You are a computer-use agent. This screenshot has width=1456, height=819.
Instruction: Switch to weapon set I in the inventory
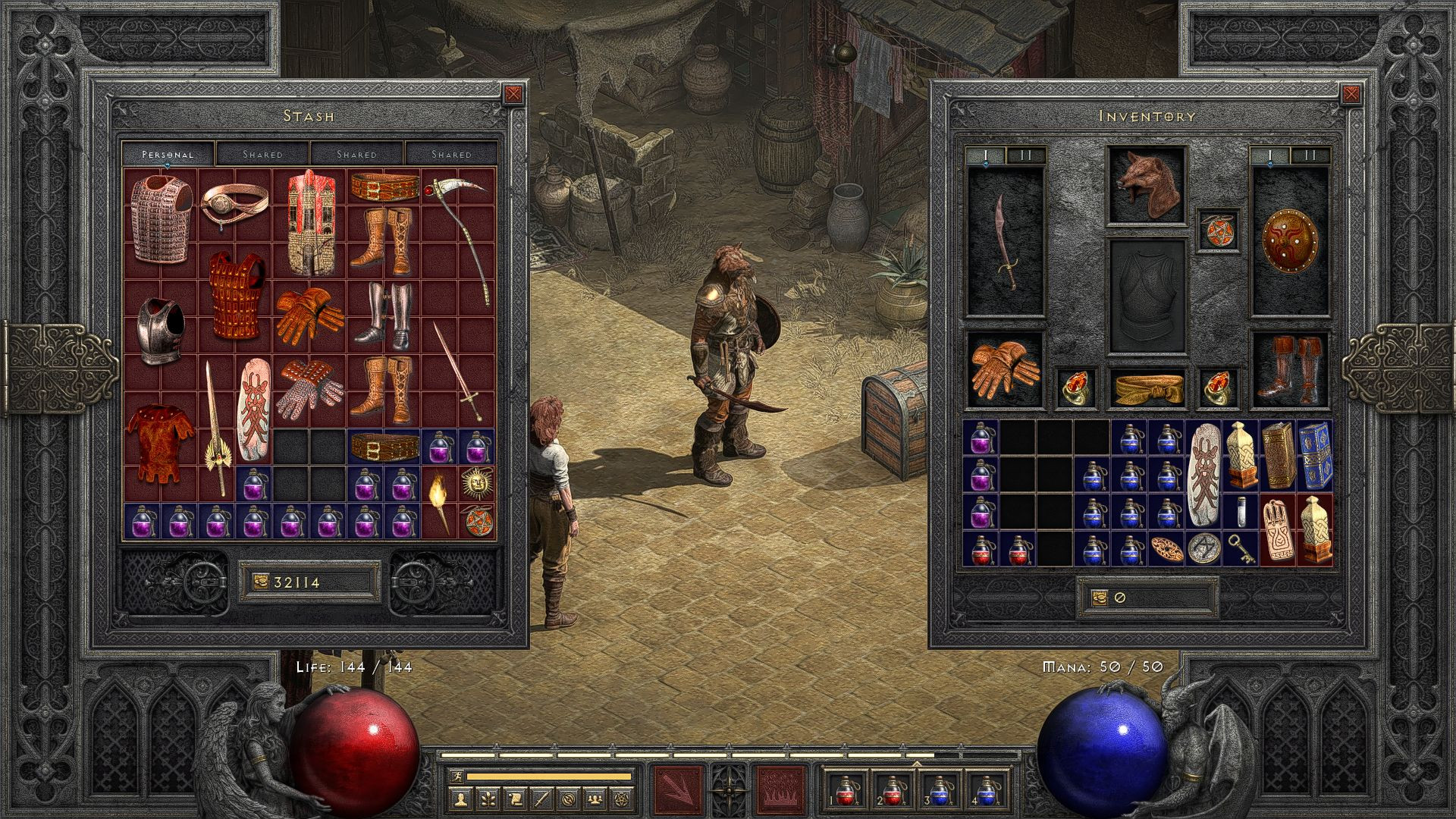click(x=986, y=155)
